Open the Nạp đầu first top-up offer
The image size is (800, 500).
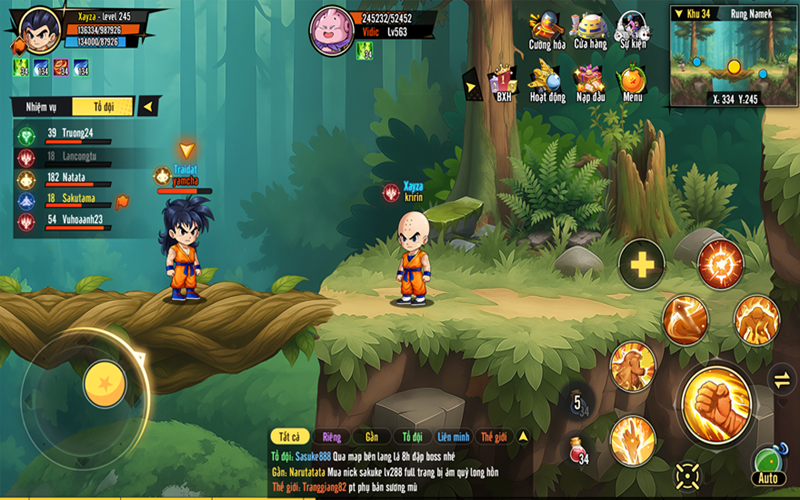[590, 80]
